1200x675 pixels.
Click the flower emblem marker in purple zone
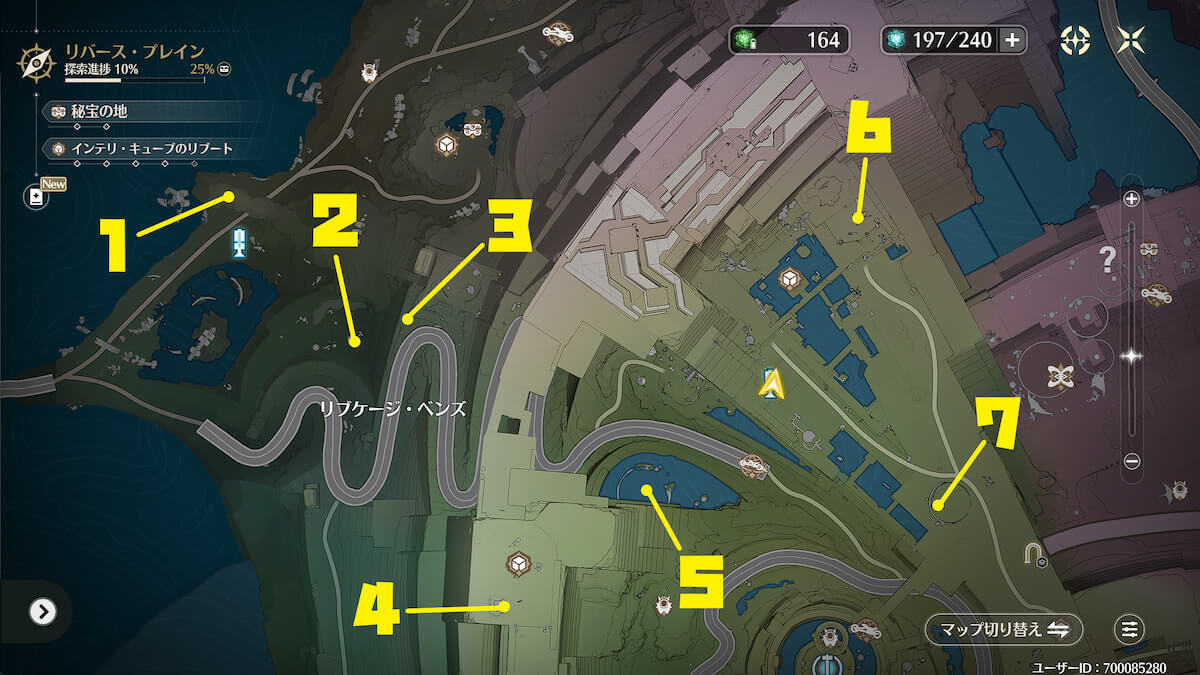pyautogui.click(x=1059, y=376)
